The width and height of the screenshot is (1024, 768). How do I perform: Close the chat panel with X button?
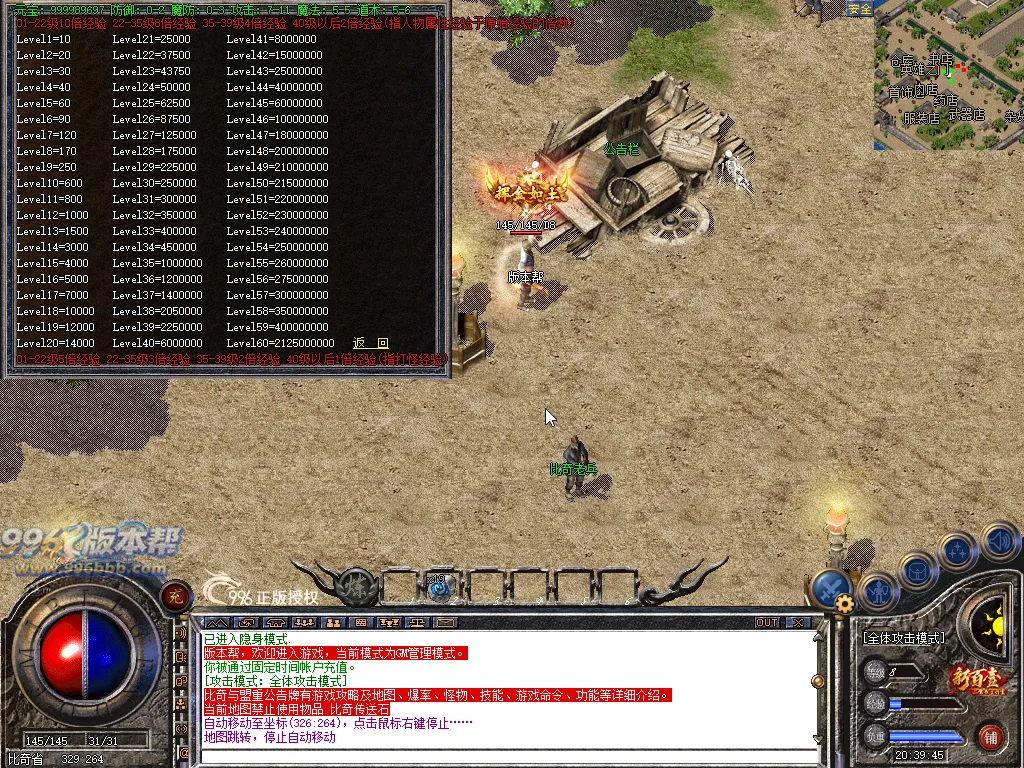(x=797, y=622)
